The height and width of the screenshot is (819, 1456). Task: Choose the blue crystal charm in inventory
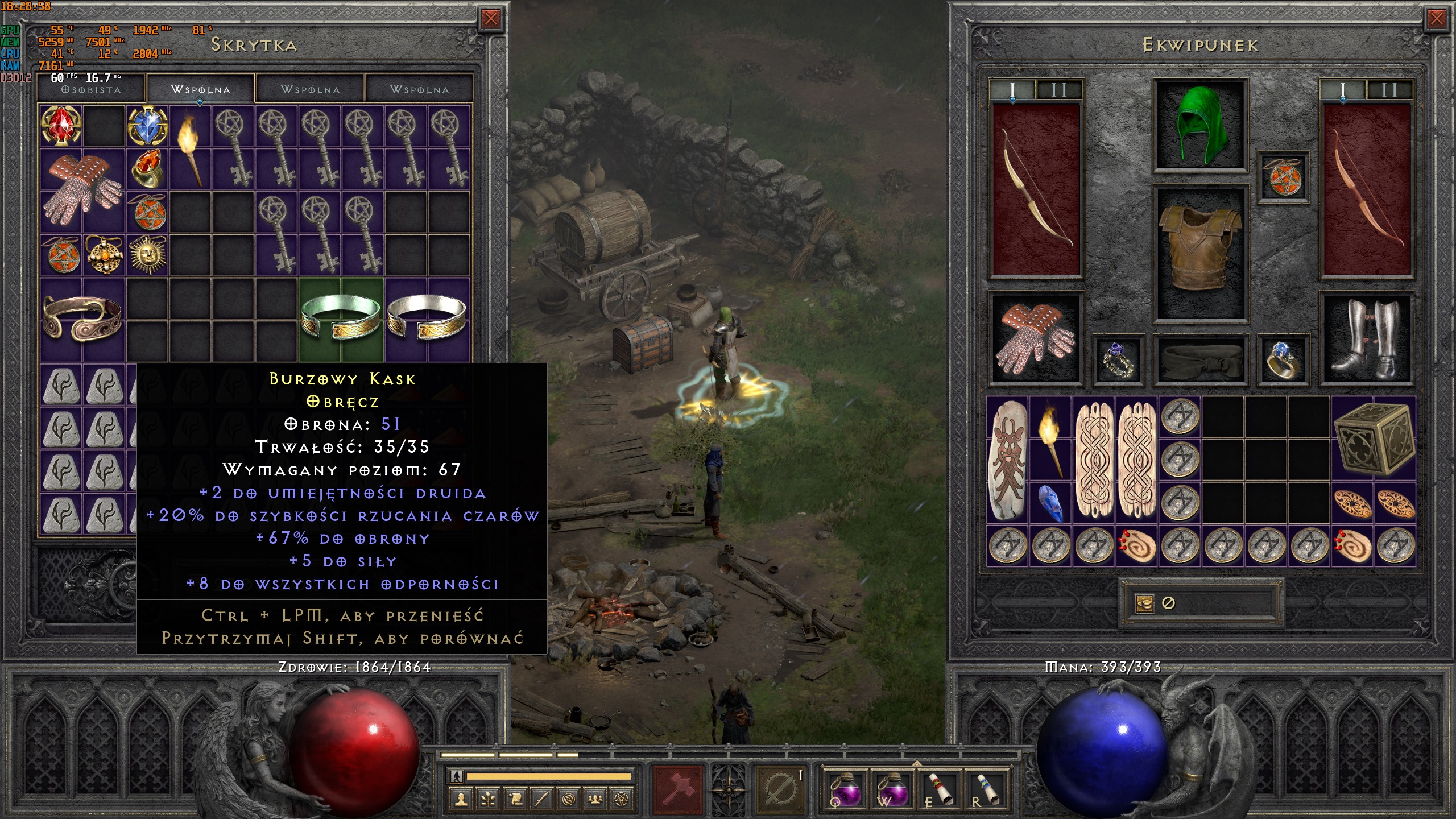(x=1051, y=503)
